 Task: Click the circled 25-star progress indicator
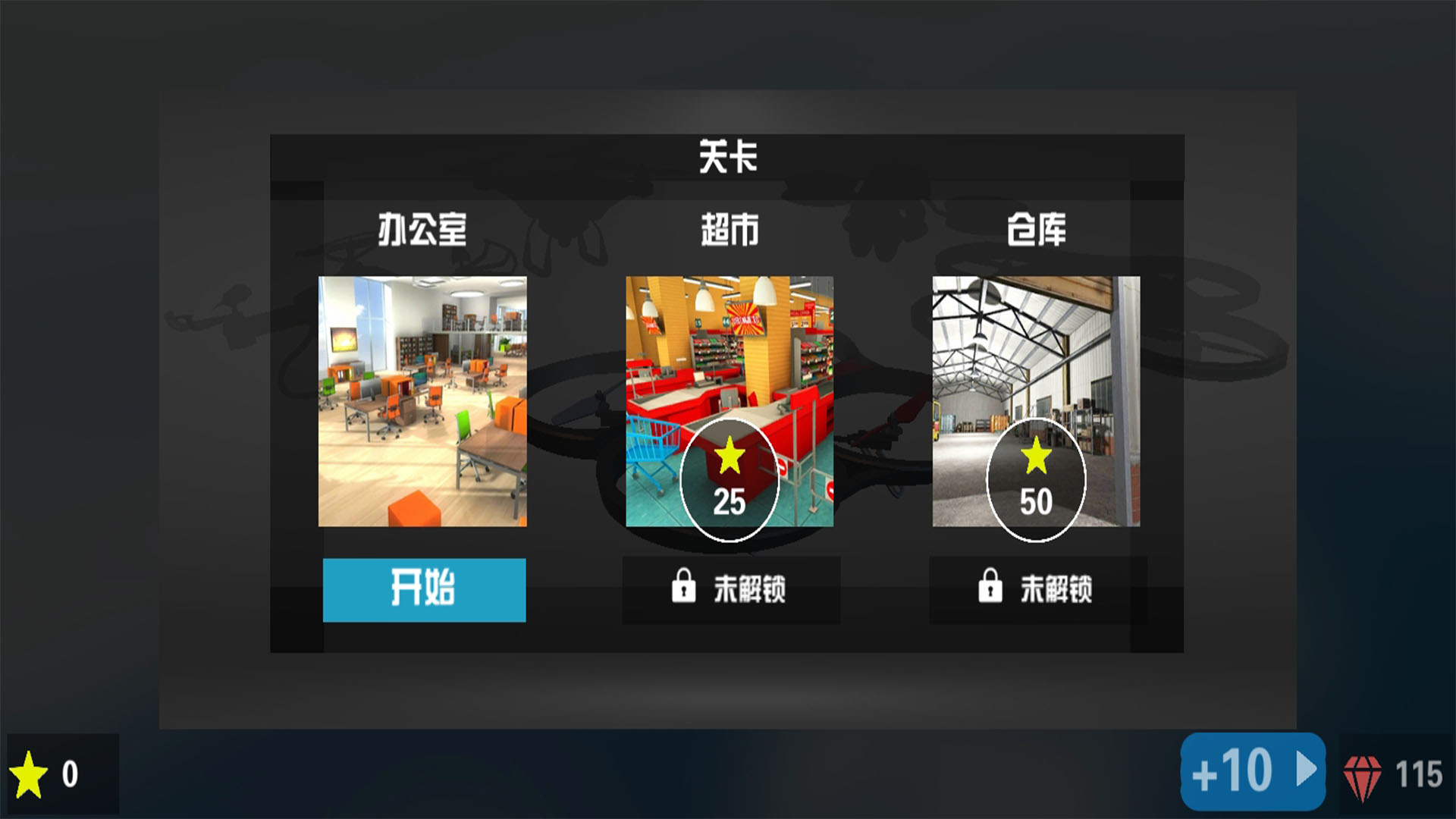point(730,476)
